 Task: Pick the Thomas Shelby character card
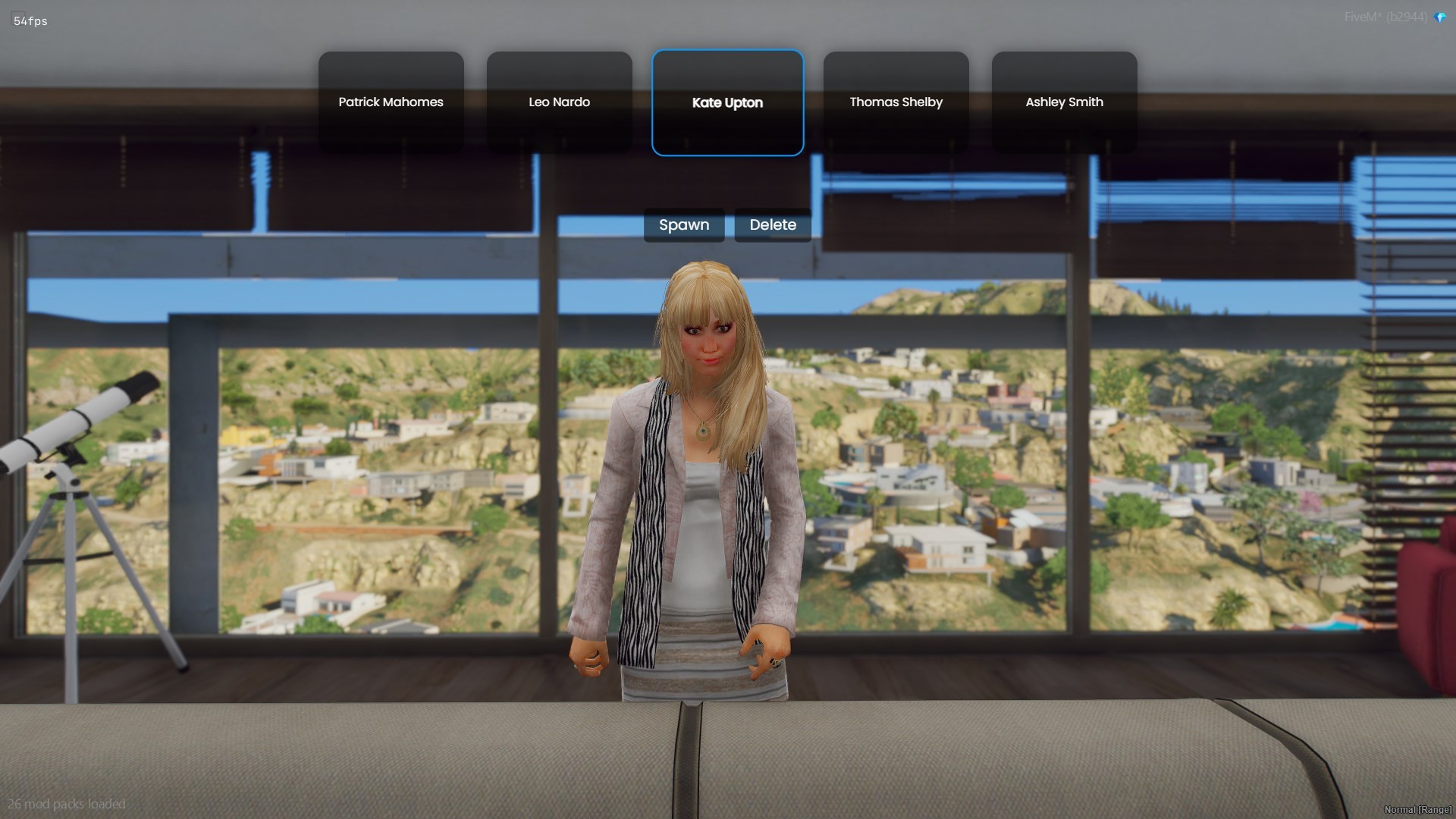click(x=896, y=102)
